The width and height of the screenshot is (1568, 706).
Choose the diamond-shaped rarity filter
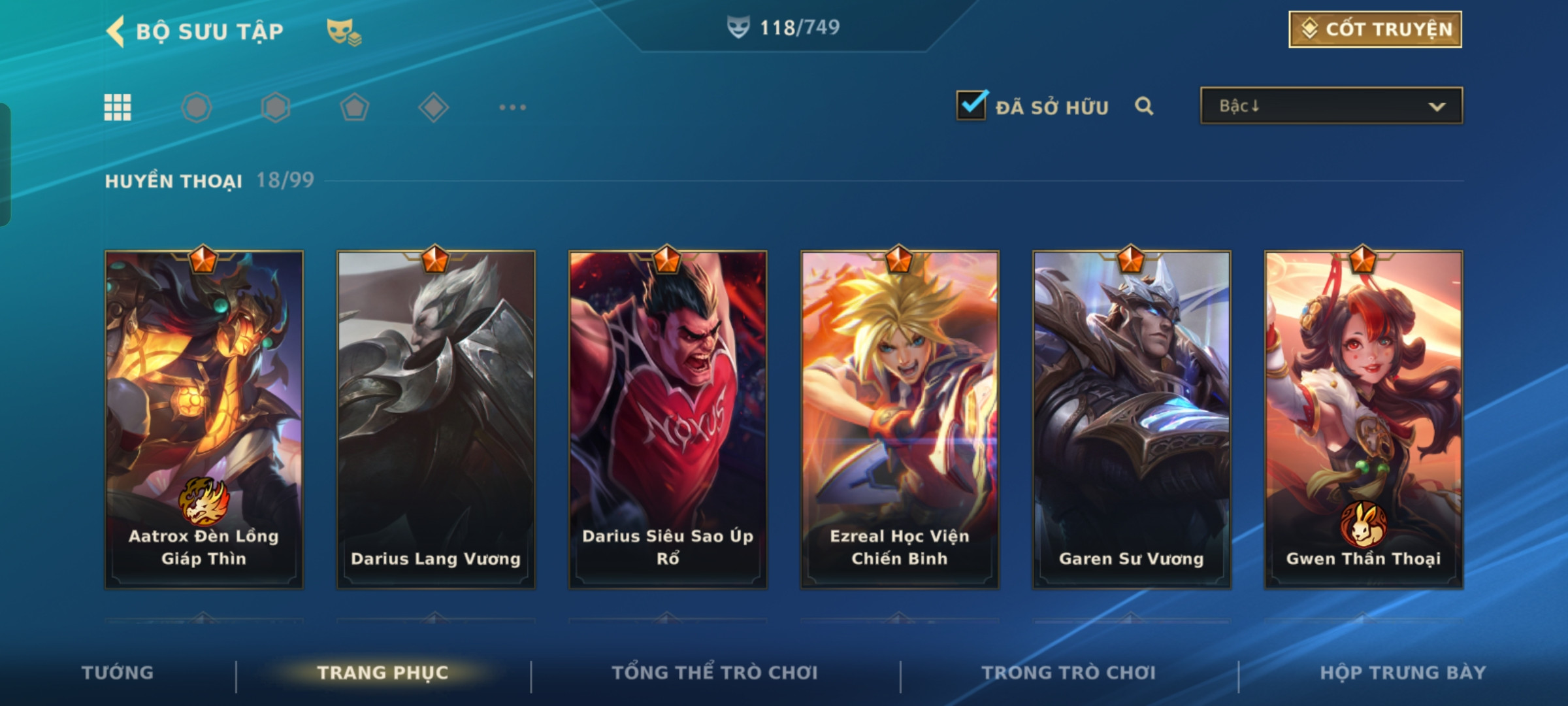(x=433, y=107)
